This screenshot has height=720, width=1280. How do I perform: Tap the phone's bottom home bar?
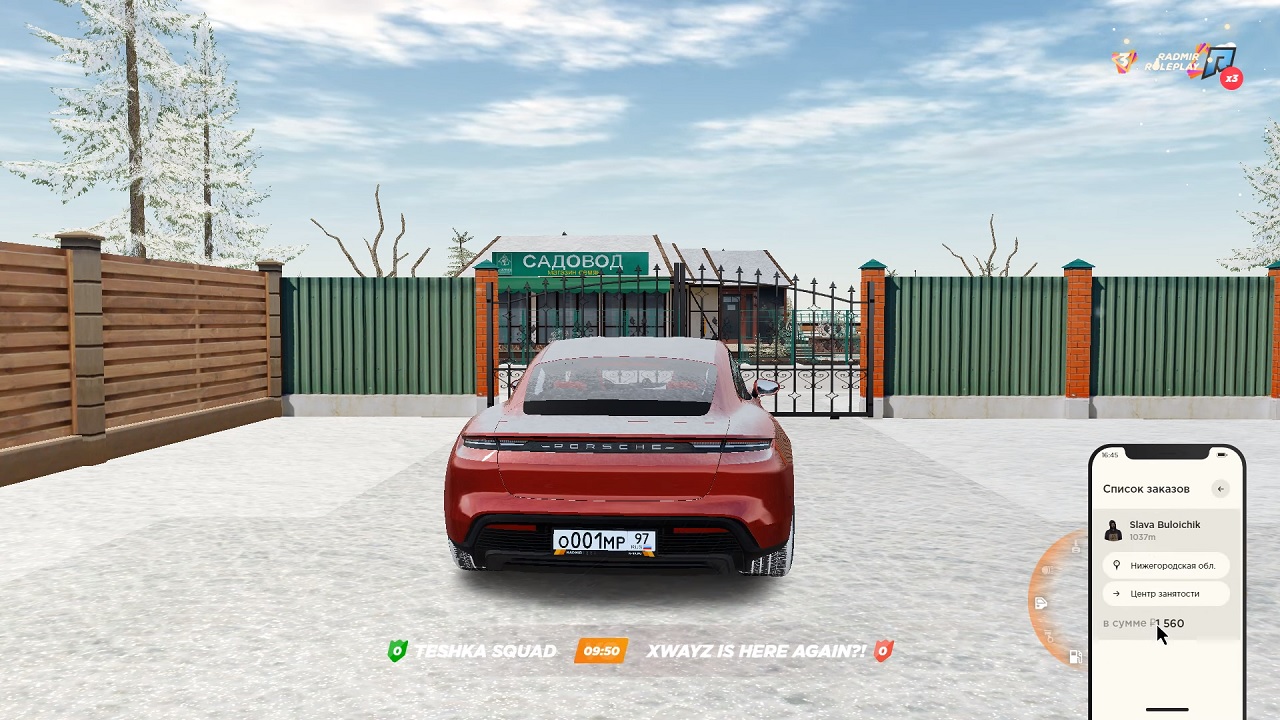click(1166, 709)
